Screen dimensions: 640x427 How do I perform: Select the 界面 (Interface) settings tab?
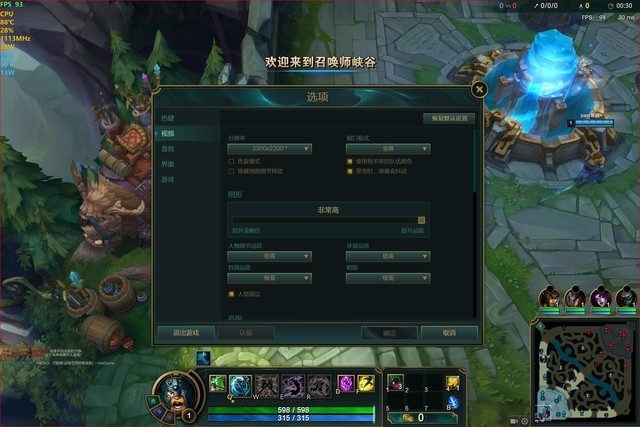[168, 164]
